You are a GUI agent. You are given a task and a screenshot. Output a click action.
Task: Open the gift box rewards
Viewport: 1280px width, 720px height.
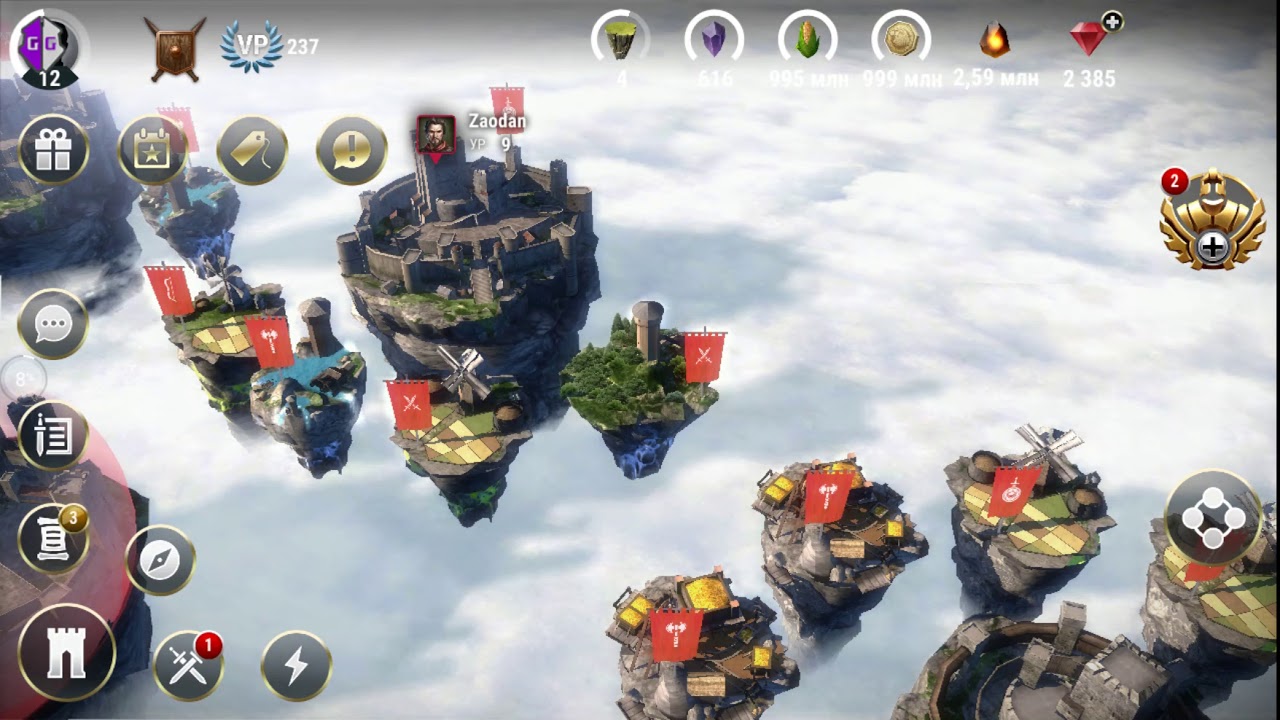[x=53, y=150]
